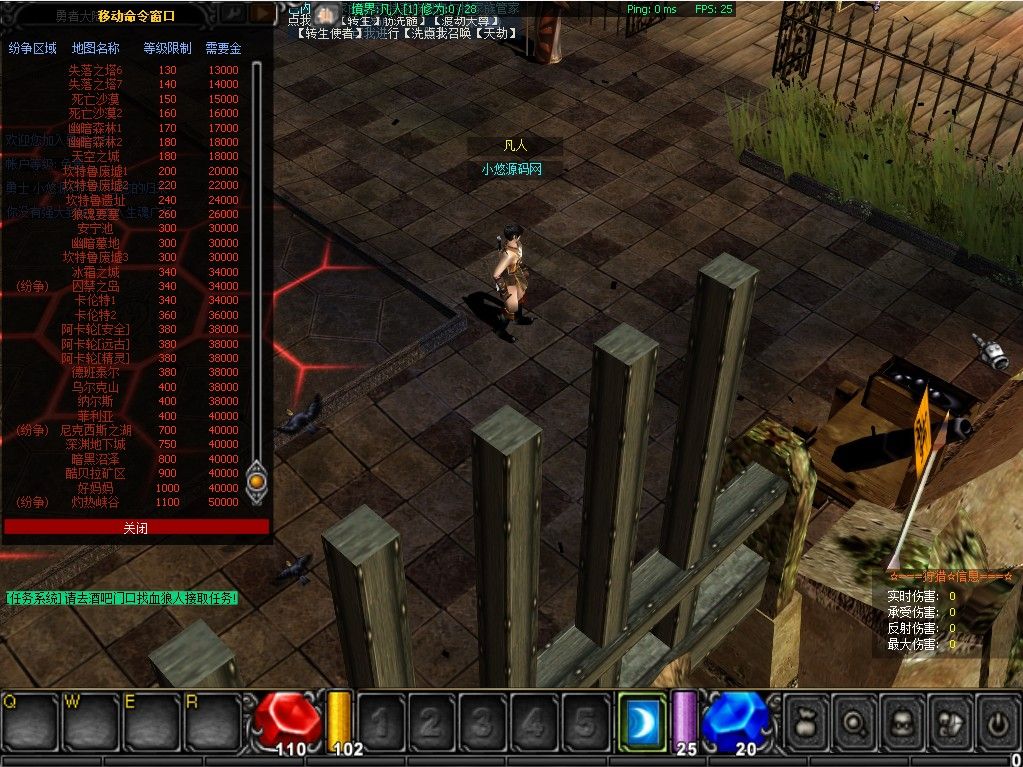
Task: Choose the 灼热峡谷 map entry
Action: 95,502
